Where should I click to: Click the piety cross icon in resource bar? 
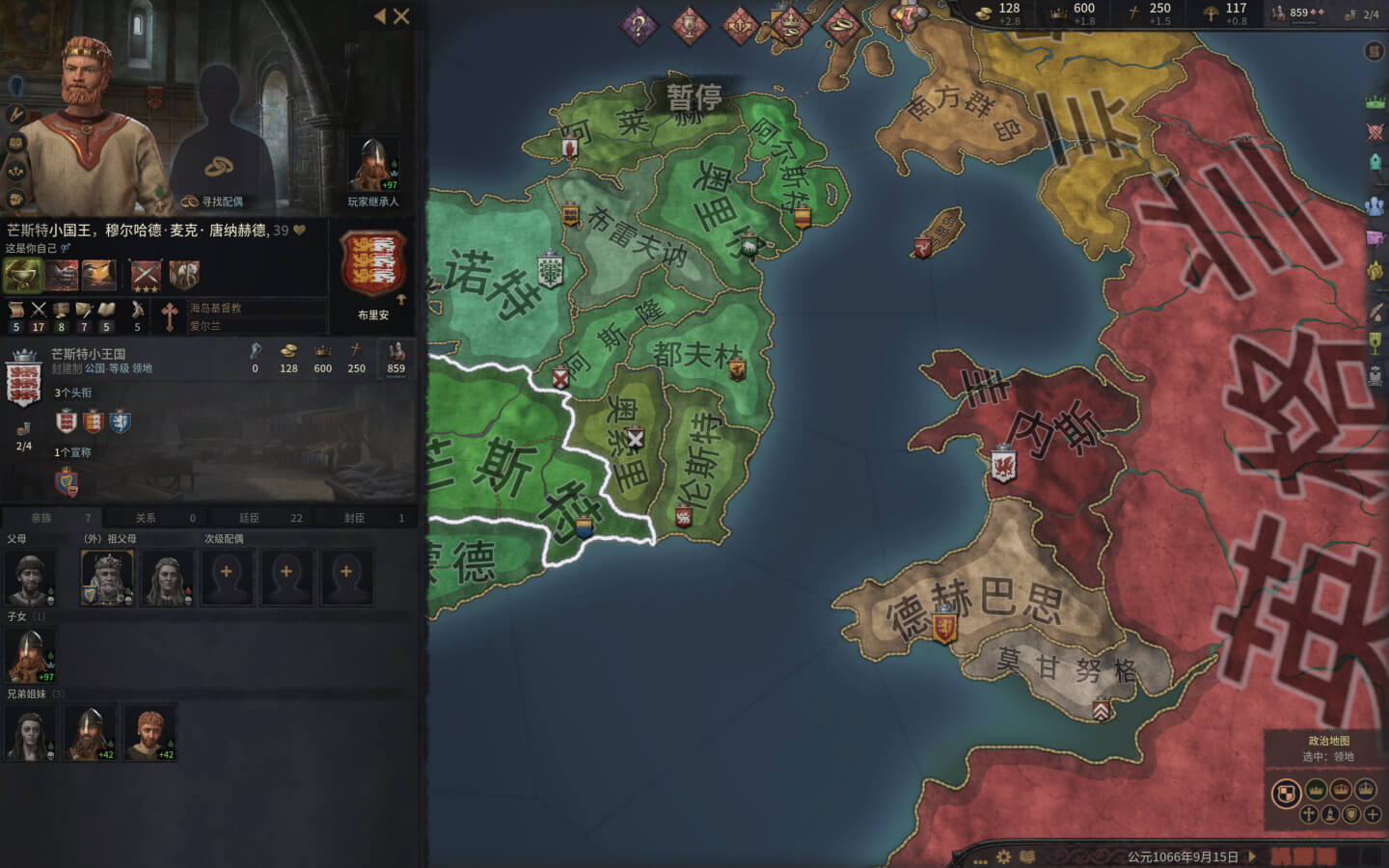[1133, 12]
